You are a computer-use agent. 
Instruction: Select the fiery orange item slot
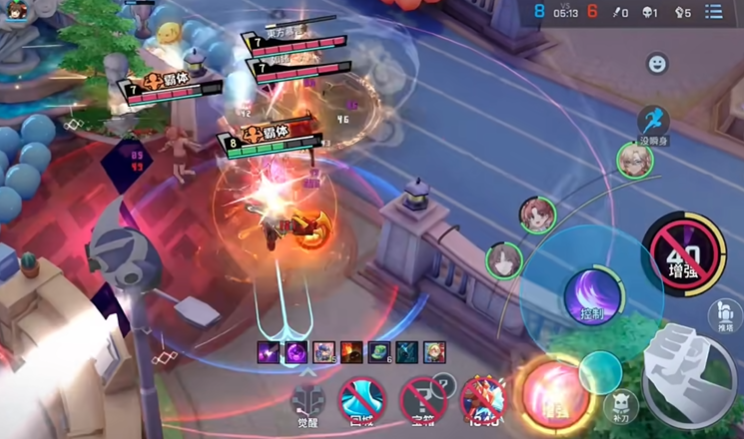(350, 352)
